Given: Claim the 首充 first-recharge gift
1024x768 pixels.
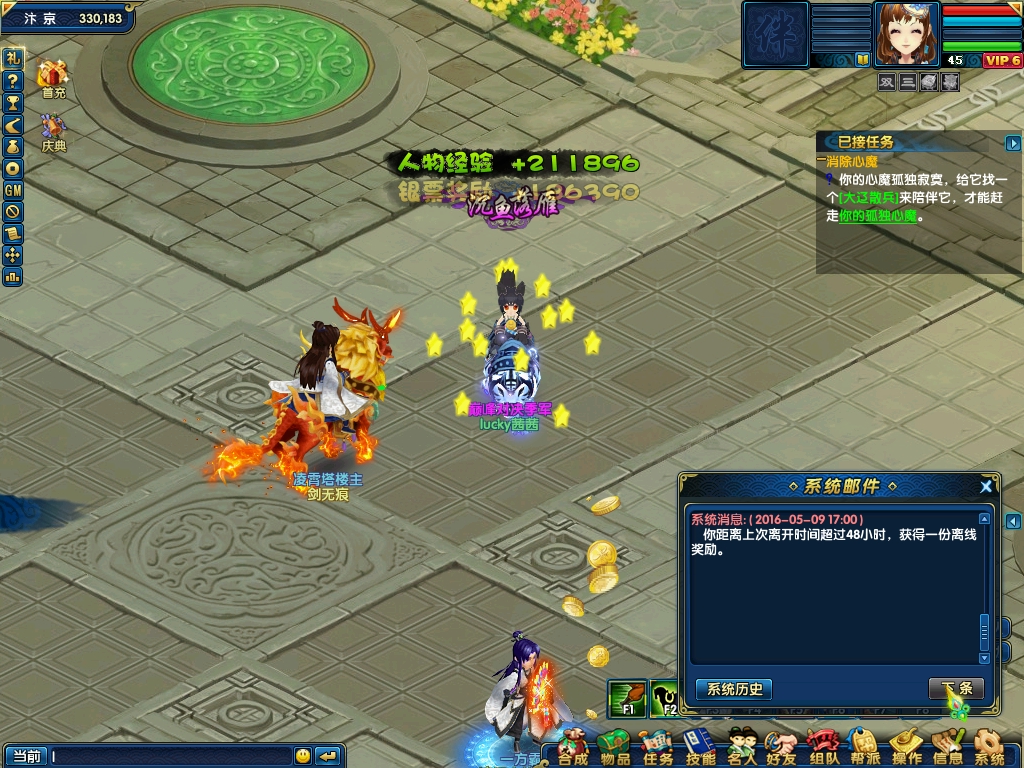Looking at the screenshot, I should point(53,78).
